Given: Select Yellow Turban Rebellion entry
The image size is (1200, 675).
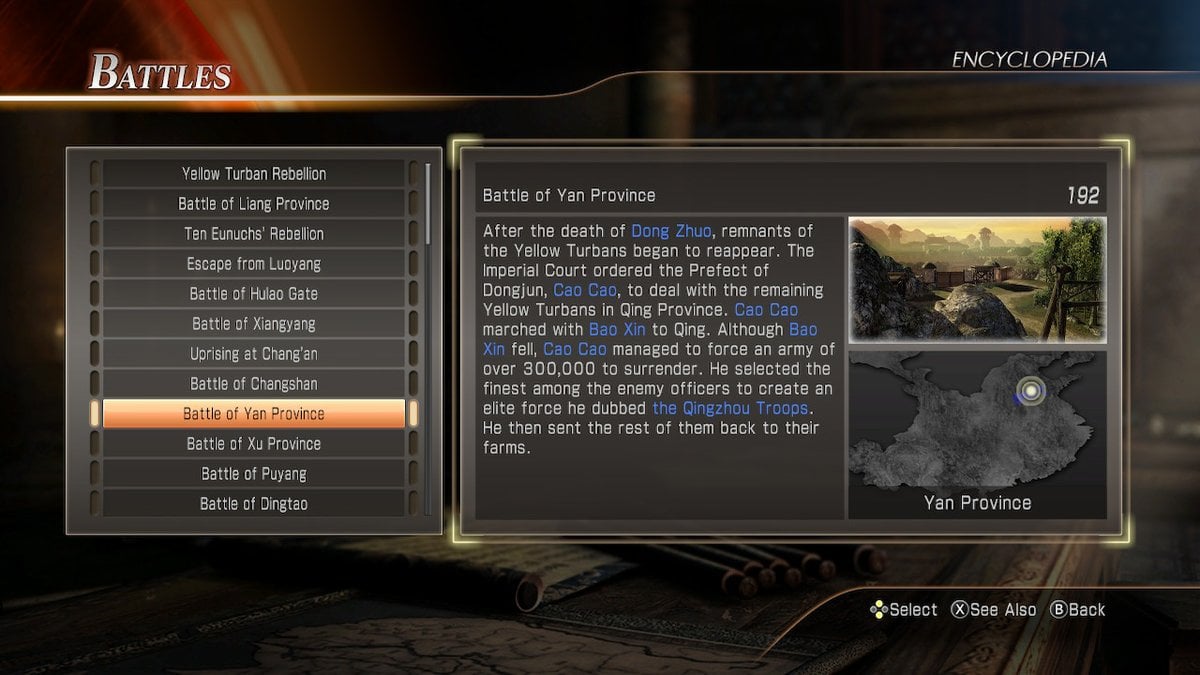Looking at the screenshot, I should 254,174.
